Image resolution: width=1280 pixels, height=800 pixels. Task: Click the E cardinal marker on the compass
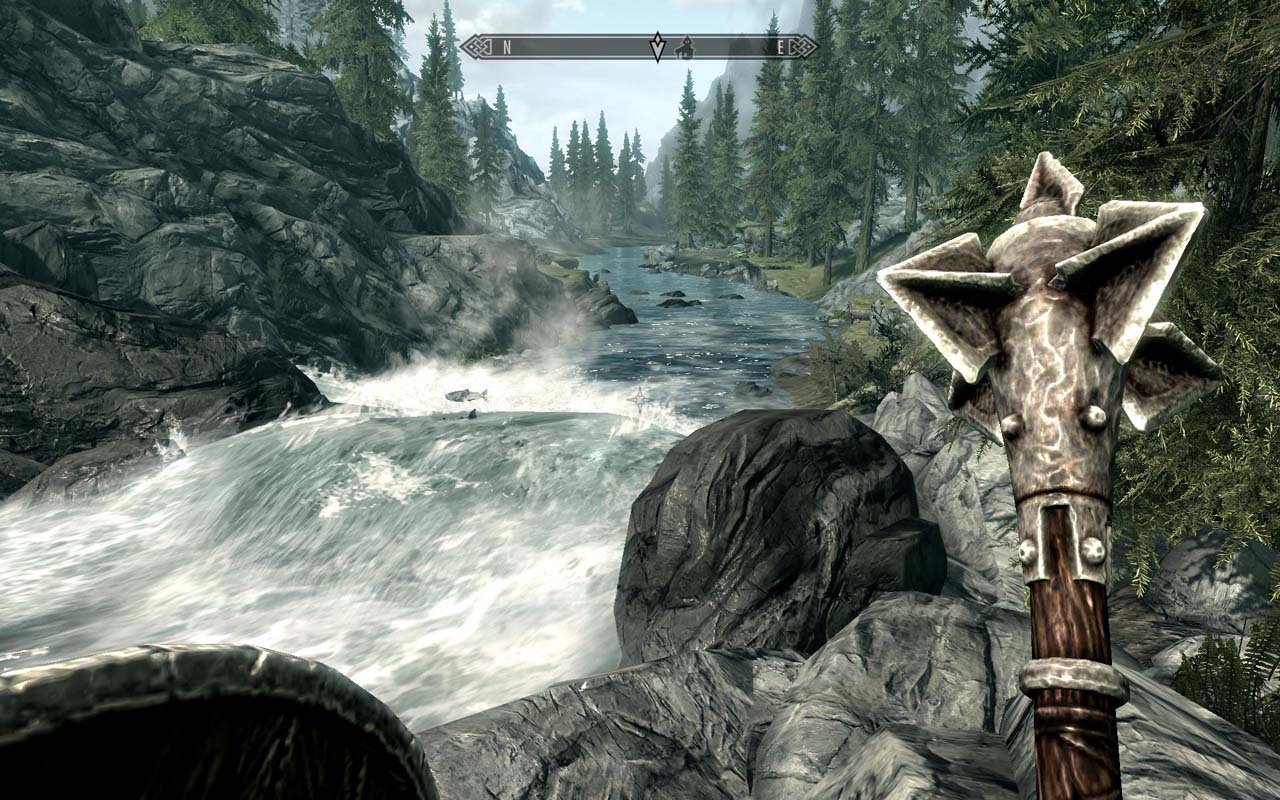(781, 47)
